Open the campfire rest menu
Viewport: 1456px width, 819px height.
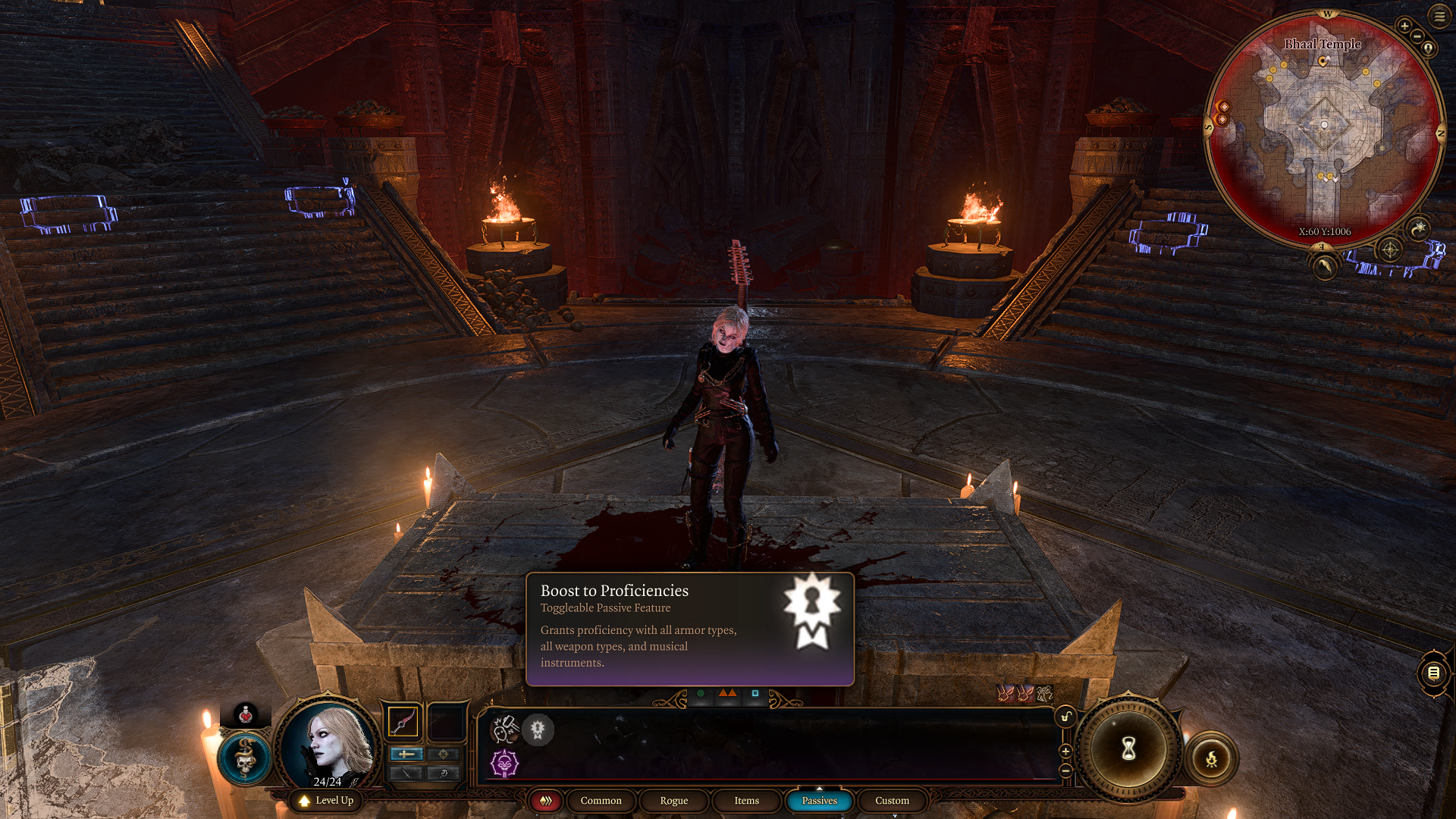pos(1211,758)
